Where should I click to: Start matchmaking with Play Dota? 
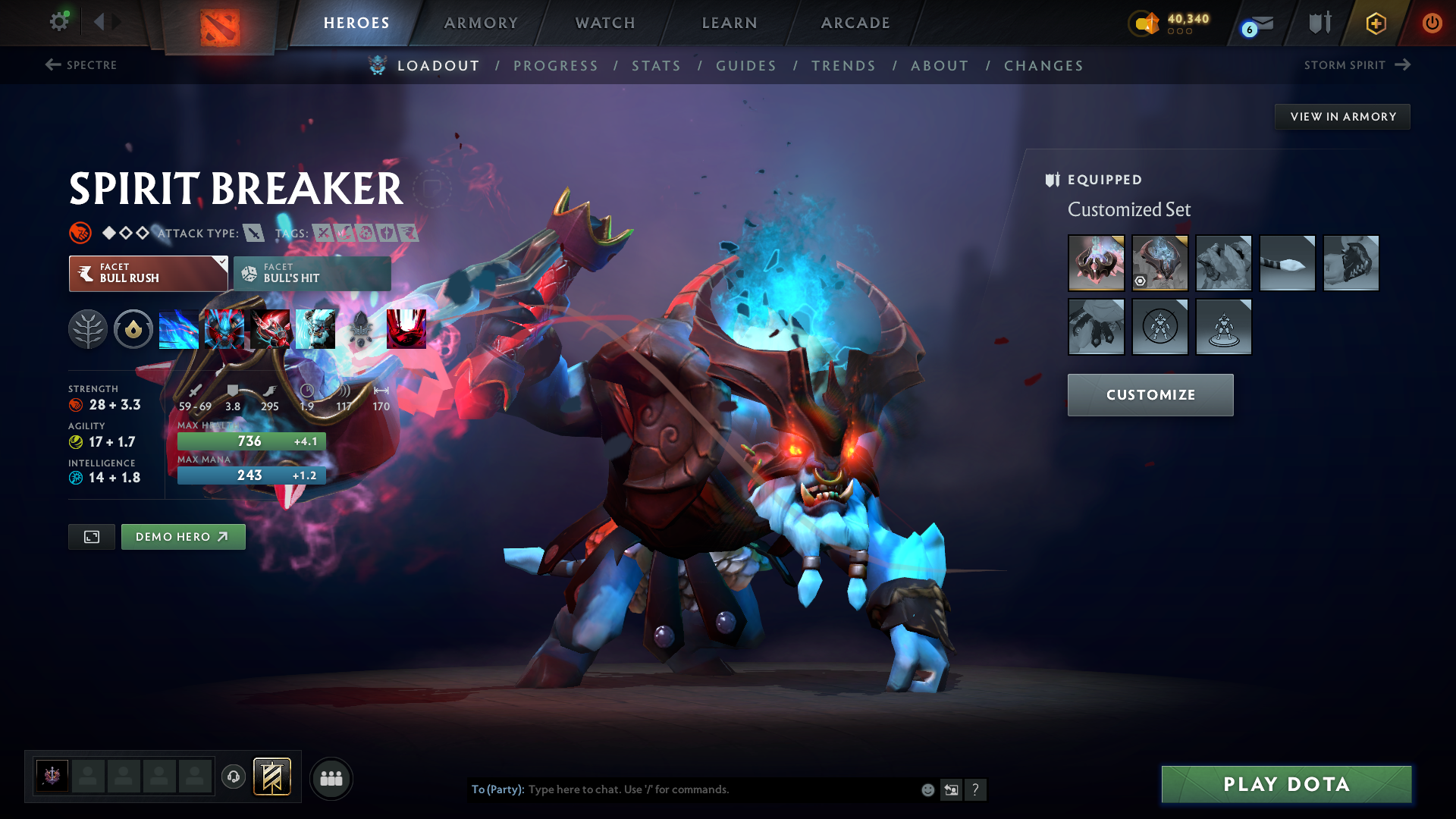pyautogui.click(x=1286, y=784)
